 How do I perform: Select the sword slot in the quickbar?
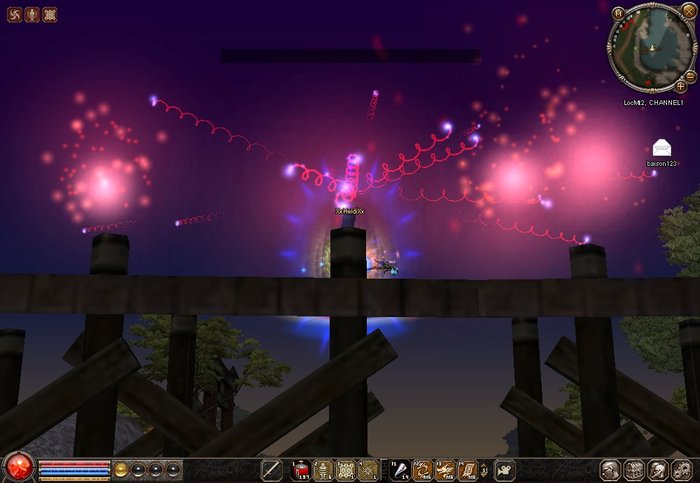(x=271, y=469)
